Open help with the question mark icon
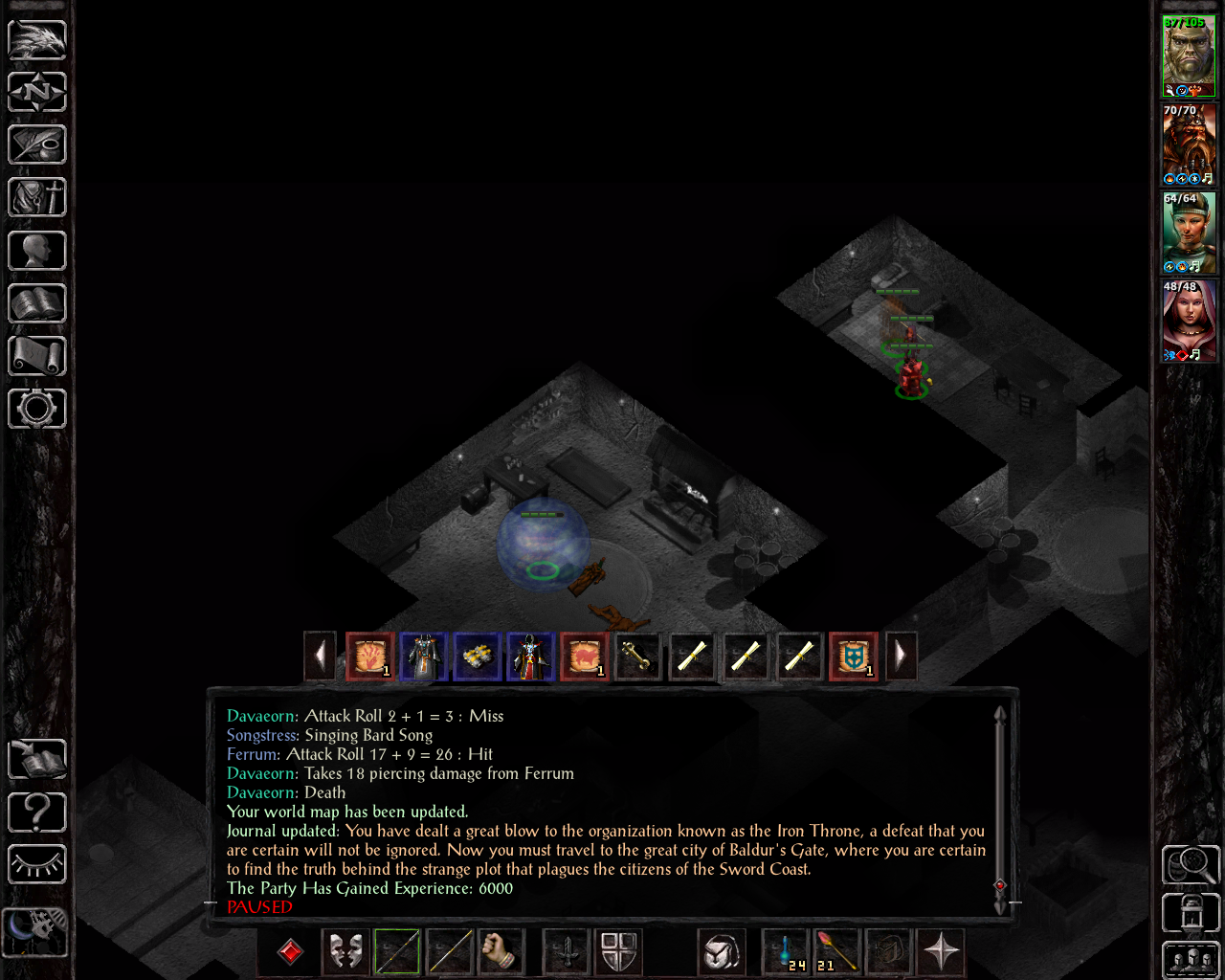 pyautogui.click(x=36, y=812)
